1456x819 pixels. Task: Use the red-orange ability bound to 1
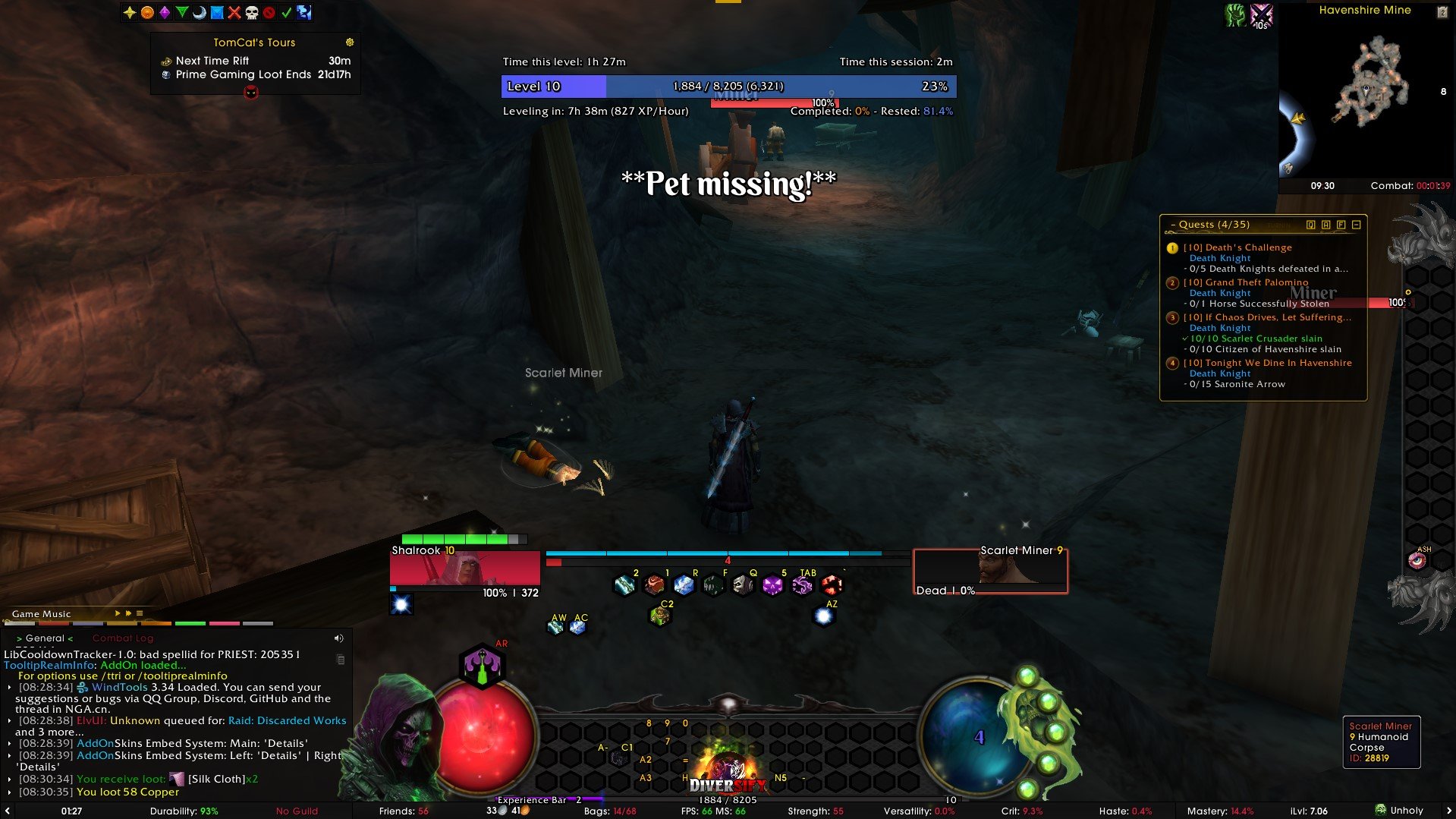click(x=654, y=585)
